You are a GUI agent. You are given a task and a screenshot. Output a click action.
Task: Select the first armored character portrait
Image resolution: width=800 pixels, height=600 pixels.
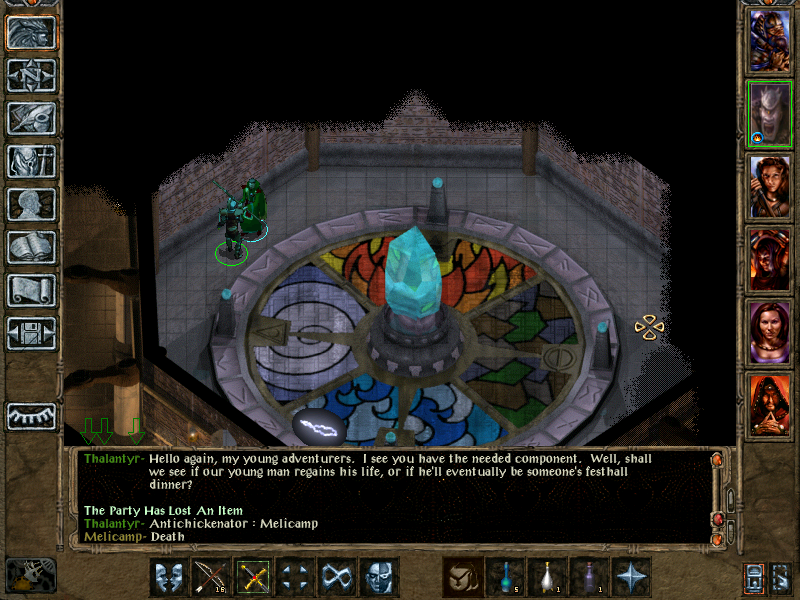770,41
